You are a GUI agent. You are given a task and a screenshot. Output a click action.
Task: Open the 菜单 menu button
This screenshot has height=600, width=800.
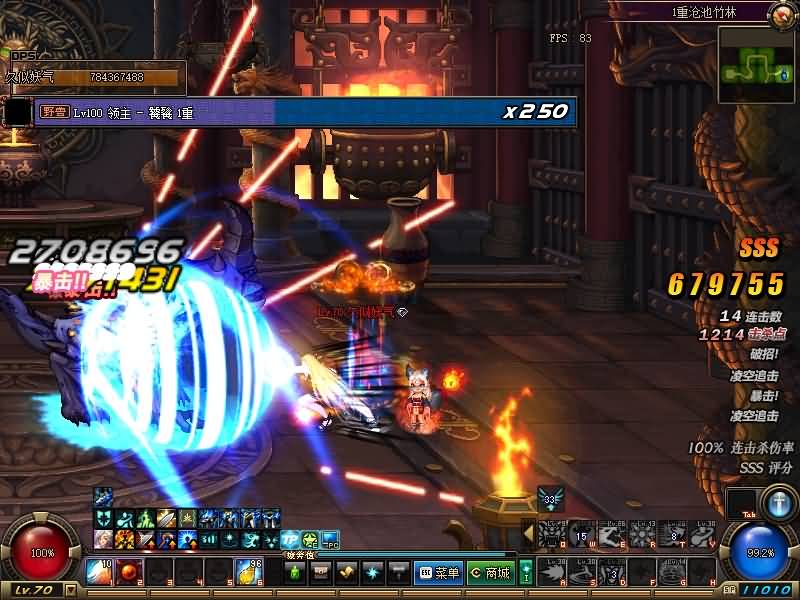(x=439, y=573)
